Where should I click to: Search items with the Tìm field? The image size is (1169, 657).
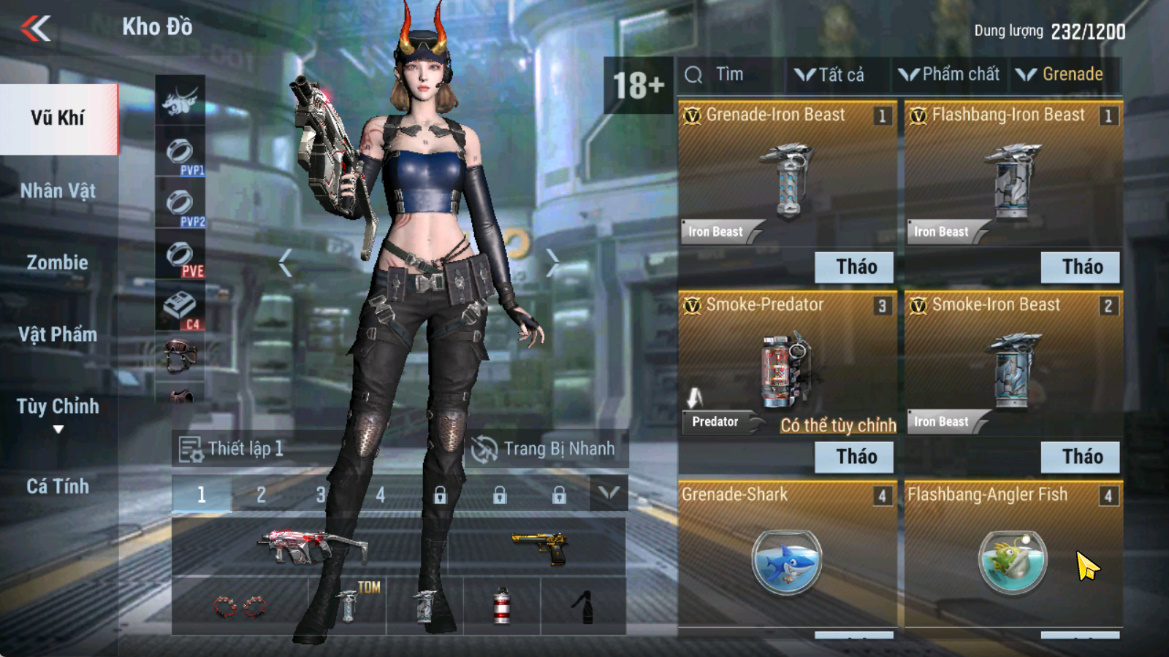click(730, 75)
